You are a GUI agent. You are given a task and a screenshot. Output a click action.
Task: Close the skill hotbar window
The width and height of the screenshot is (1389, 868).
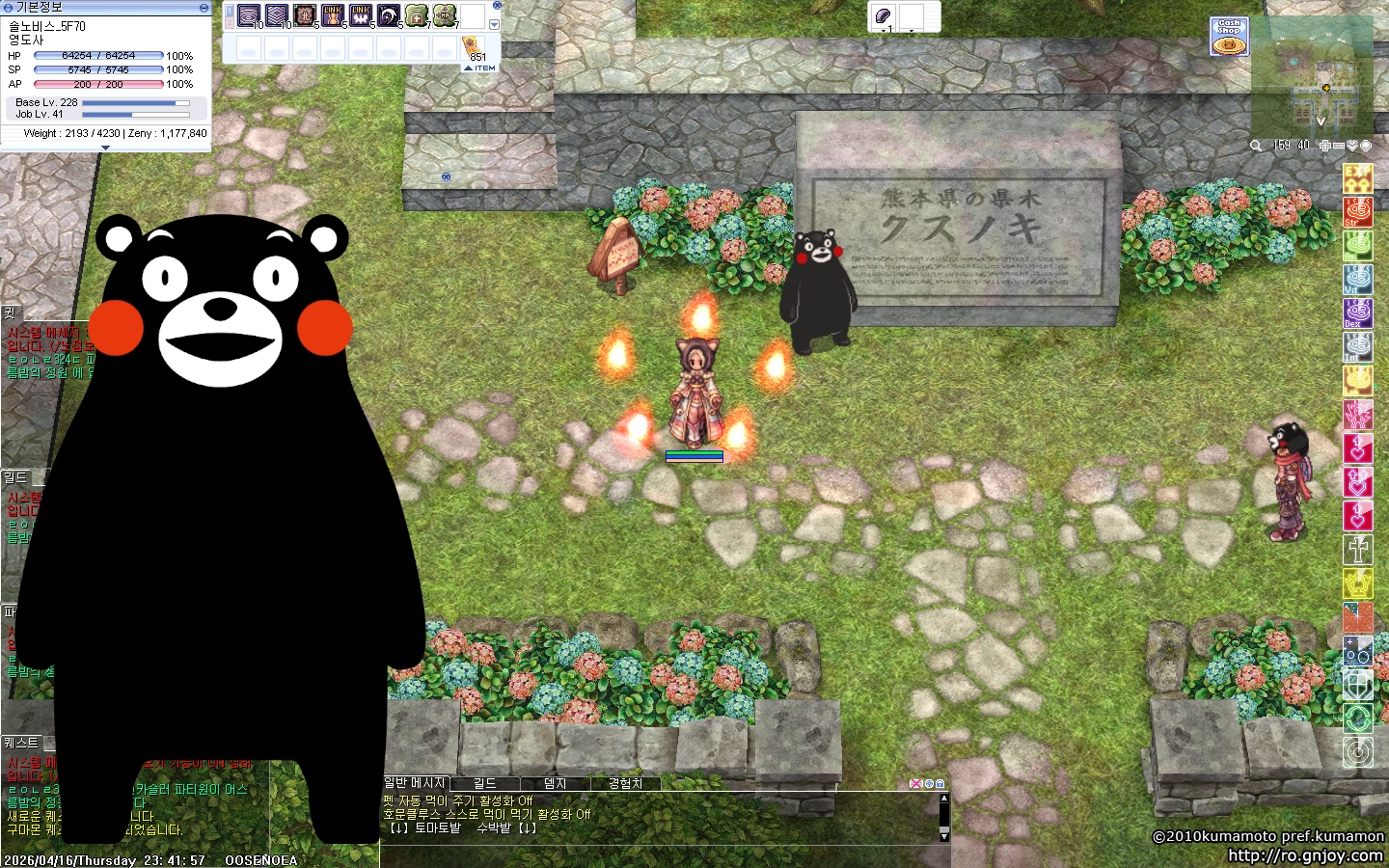pos(497,5)
